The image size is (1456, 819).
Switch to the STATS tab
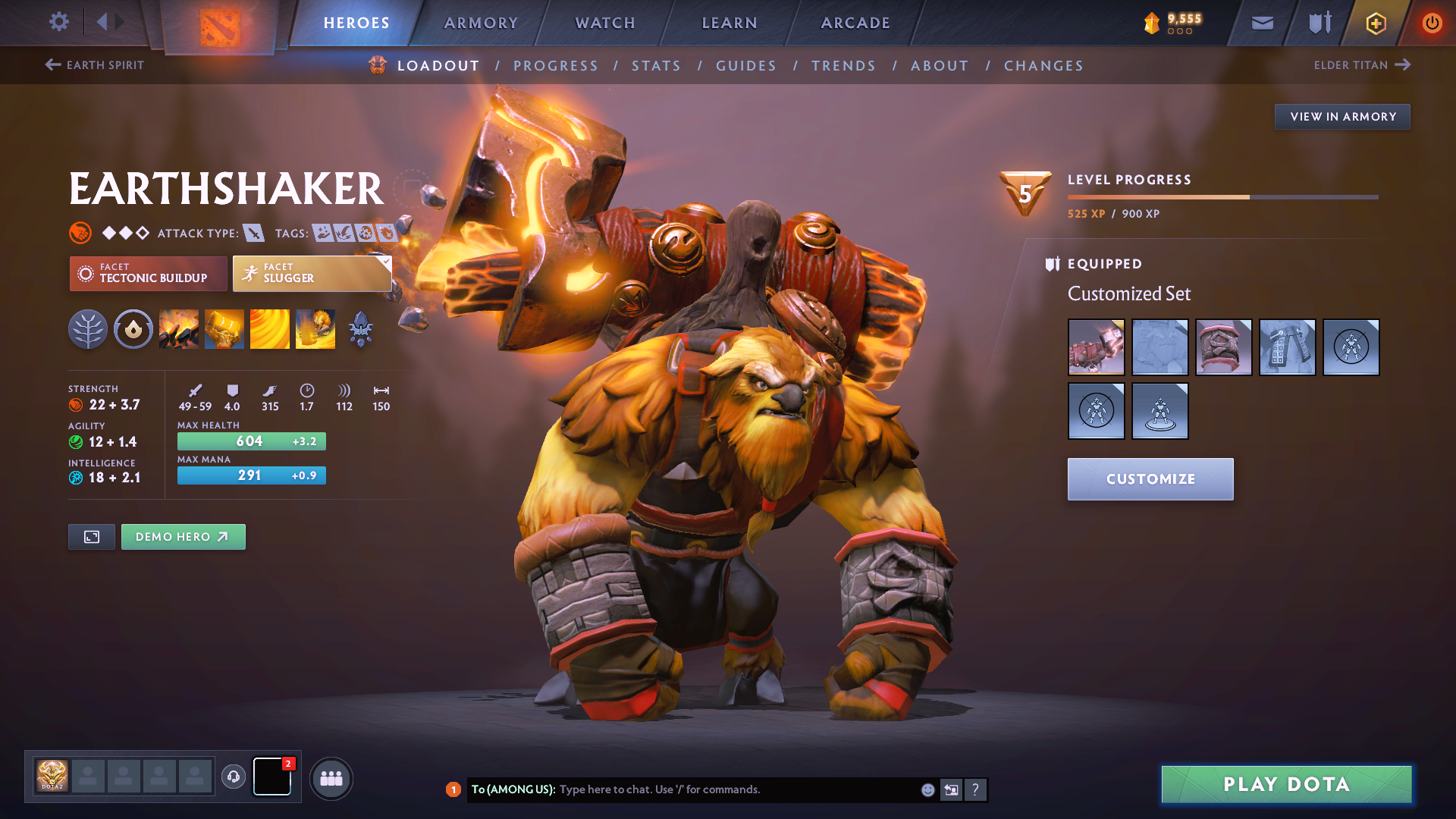tap(657, 65)
